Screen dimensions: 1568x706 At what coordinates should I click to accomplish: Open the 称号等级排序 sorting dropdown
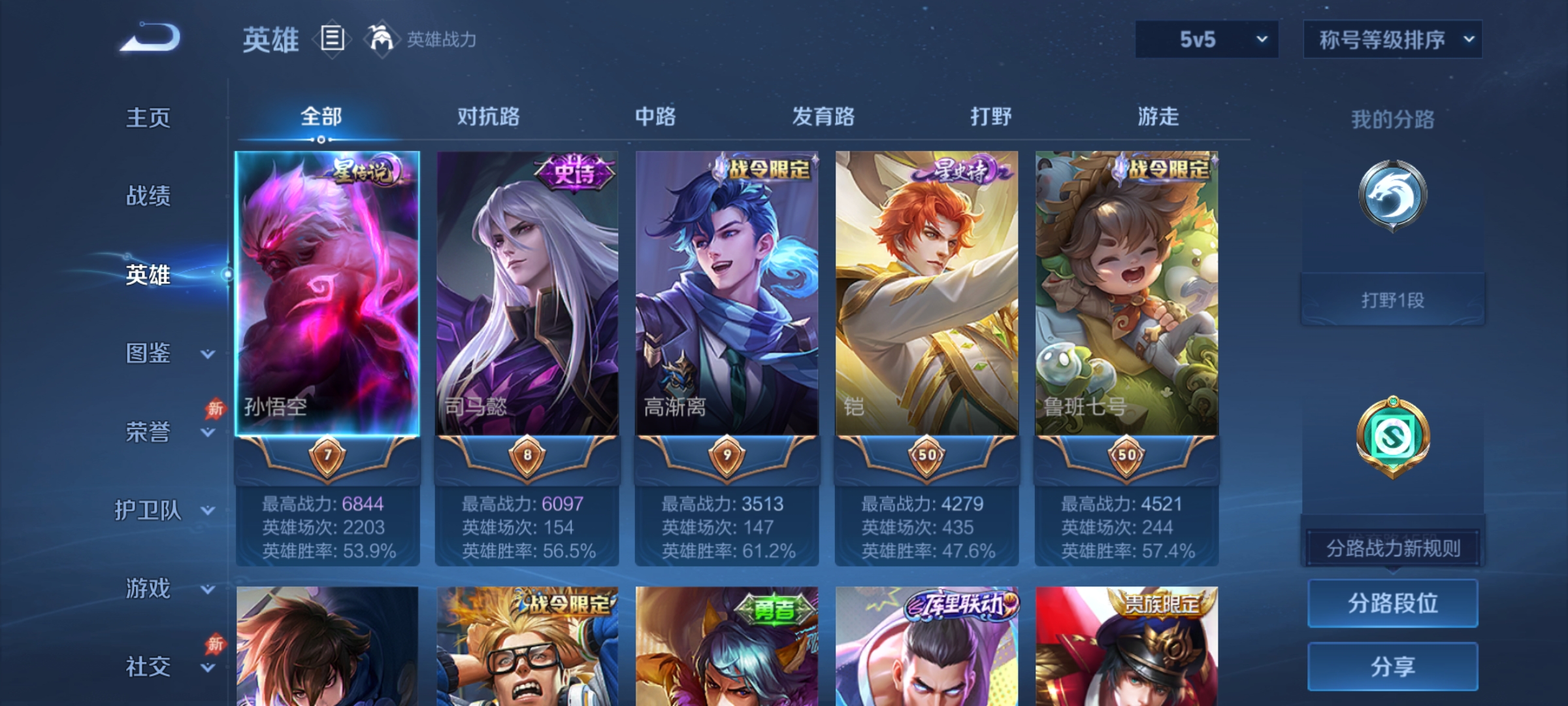(x=1392, y=39)
